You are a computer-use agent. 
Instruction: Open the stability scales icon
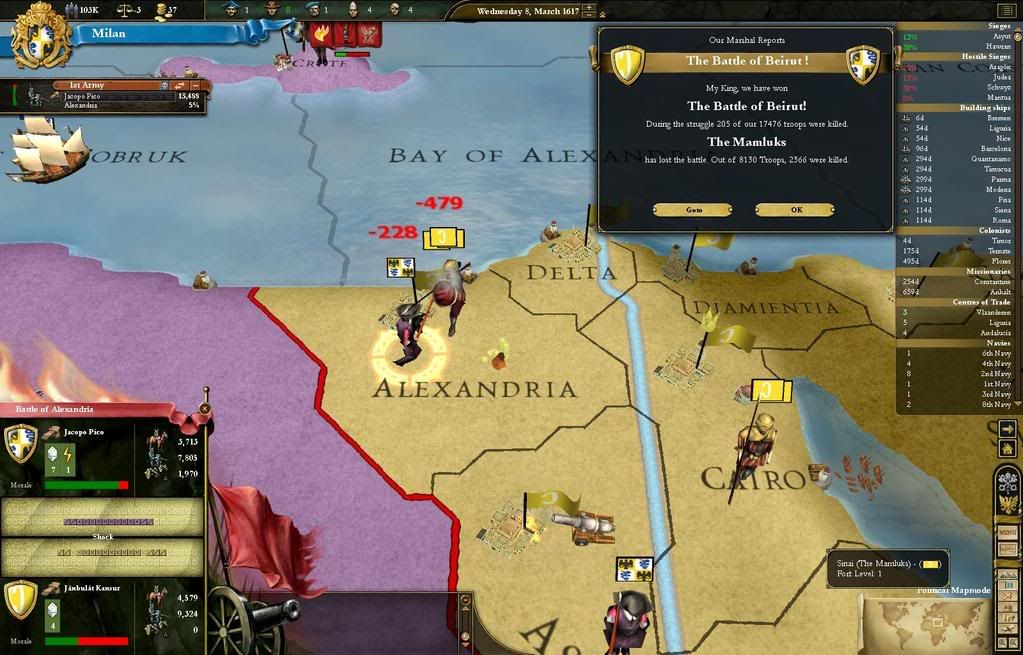coord(127,10)
